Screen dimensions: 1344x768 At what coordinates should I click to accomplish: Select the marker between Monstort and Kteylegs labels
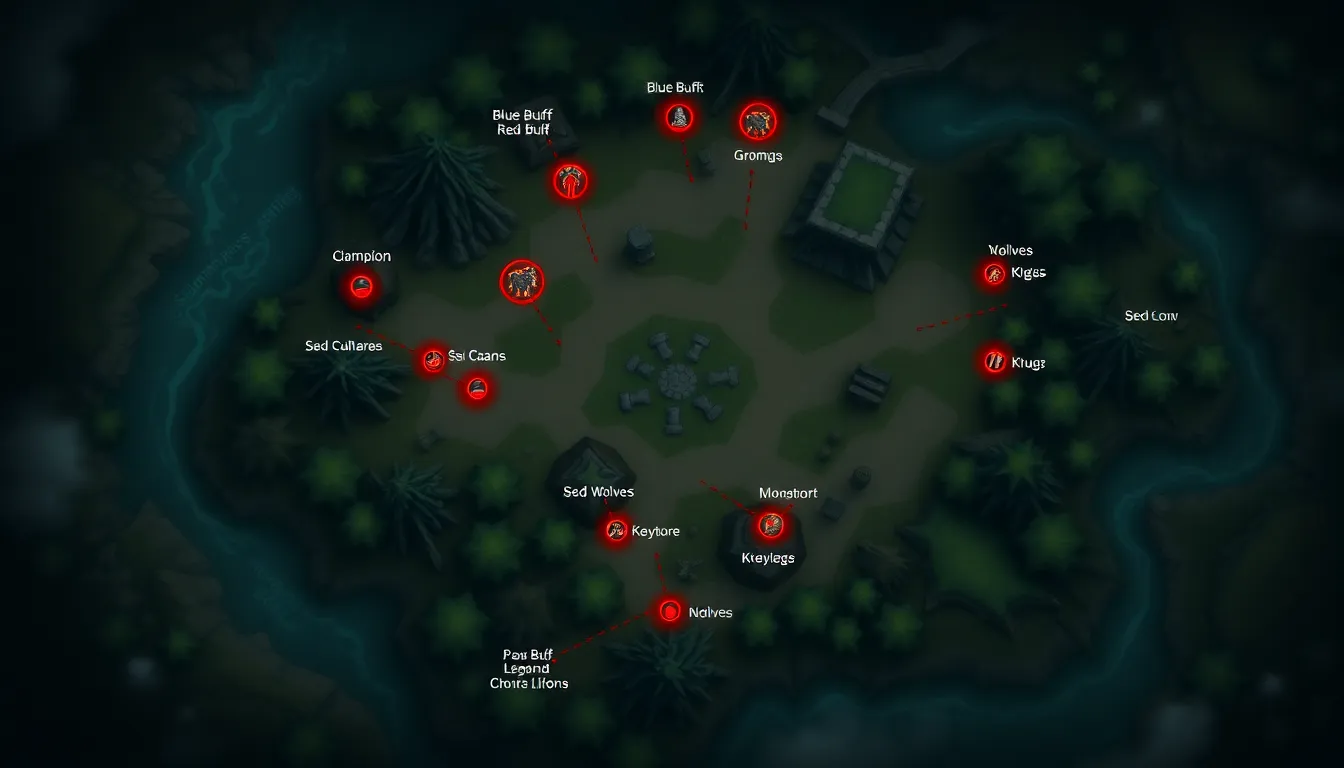point(770,523)
